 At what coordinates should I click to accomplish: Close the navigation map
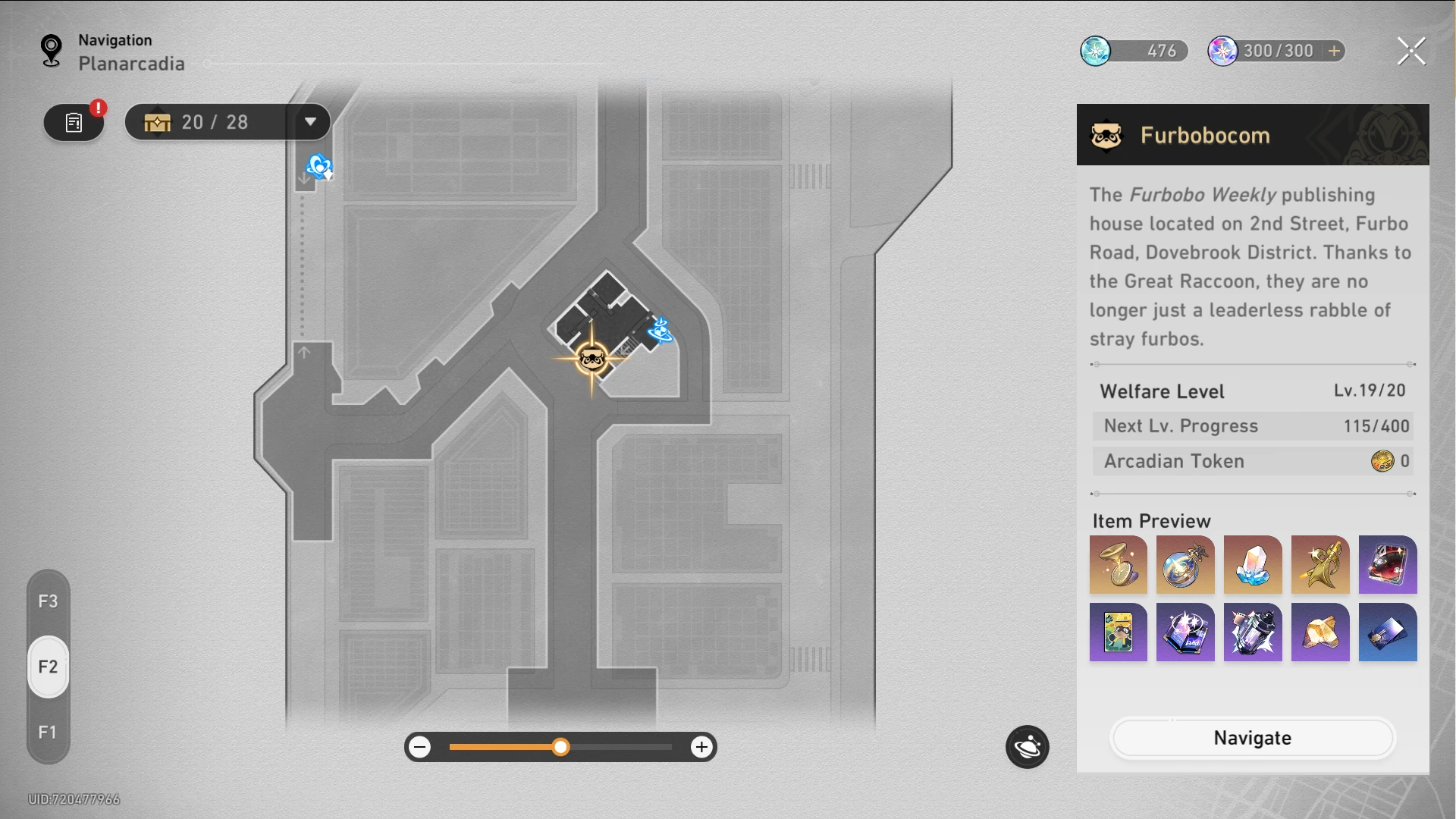click(1411, 52)
